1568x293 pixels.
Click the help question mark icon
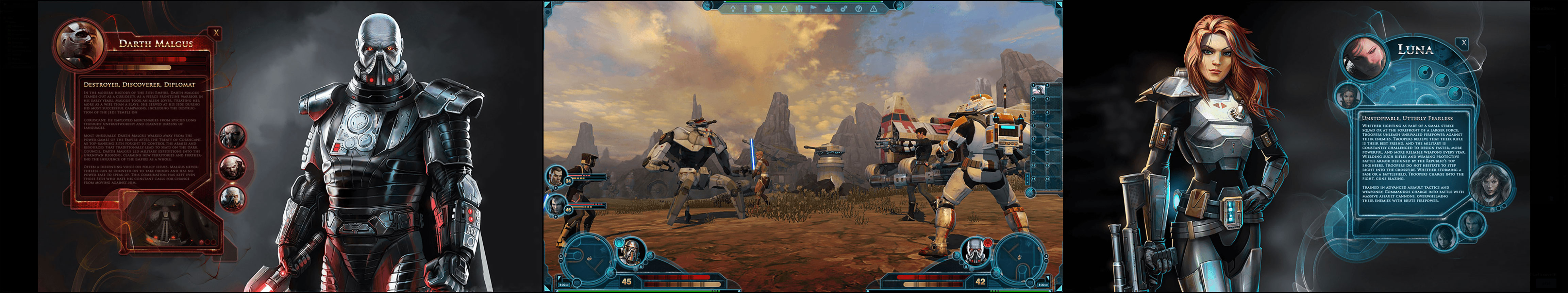[858, 8]
